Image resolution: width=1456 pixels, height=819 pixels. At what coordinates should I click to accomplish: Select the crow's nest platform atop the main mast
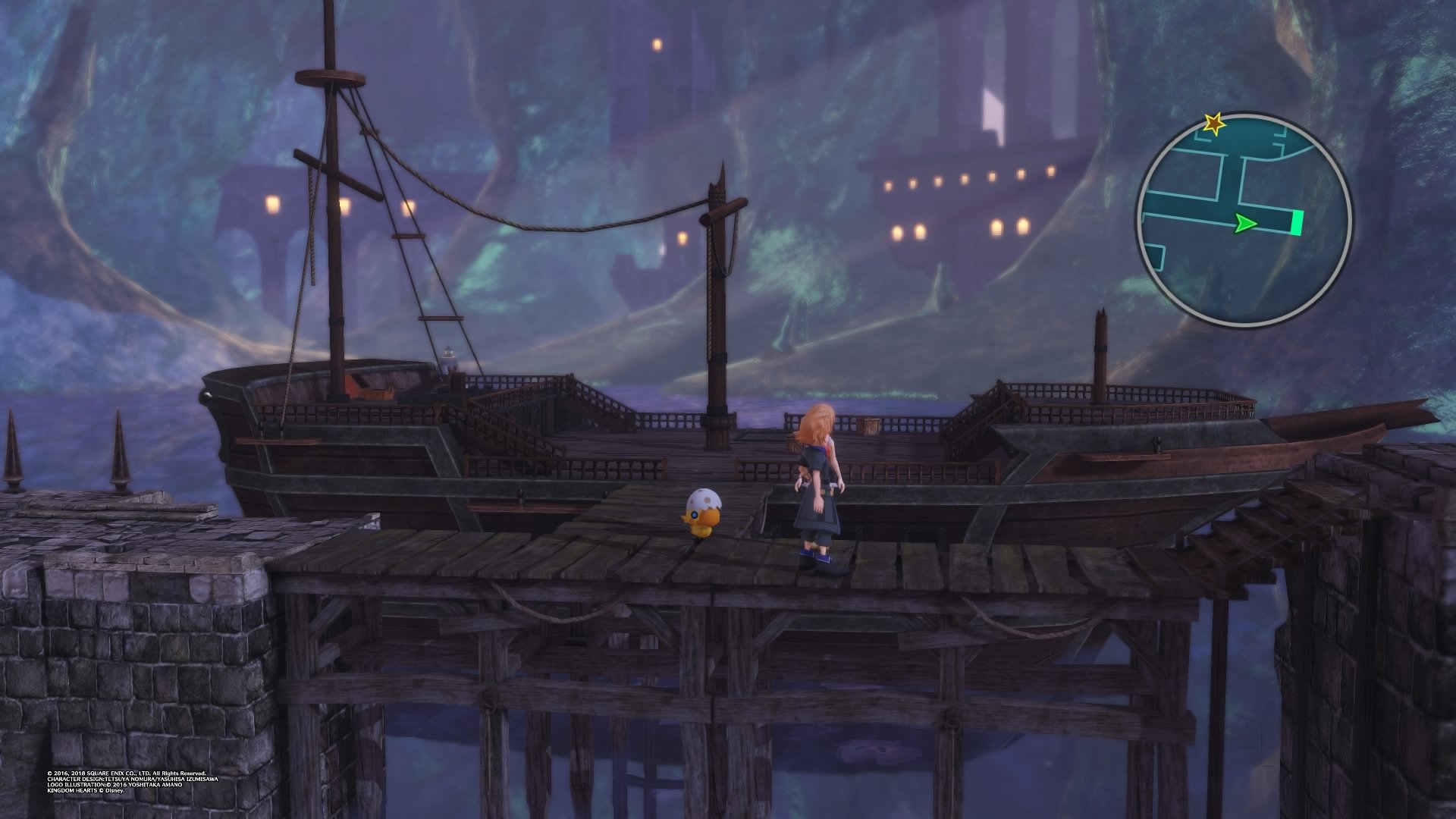330,76
